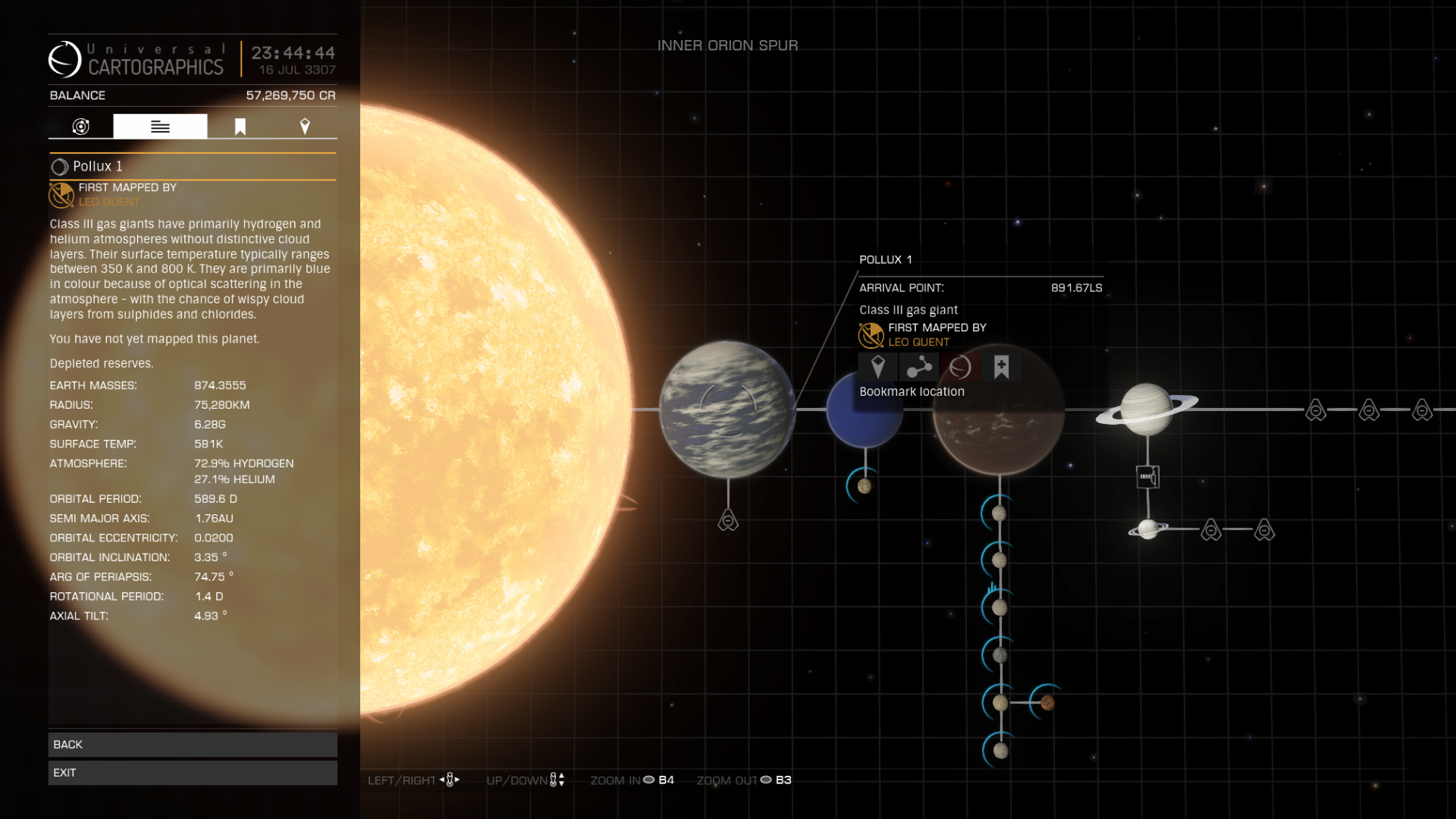The height and width of the screenshot is (819, 1456).
Task: Click the up/down pan control icon at bottom
Action: (x=557, y=779)
